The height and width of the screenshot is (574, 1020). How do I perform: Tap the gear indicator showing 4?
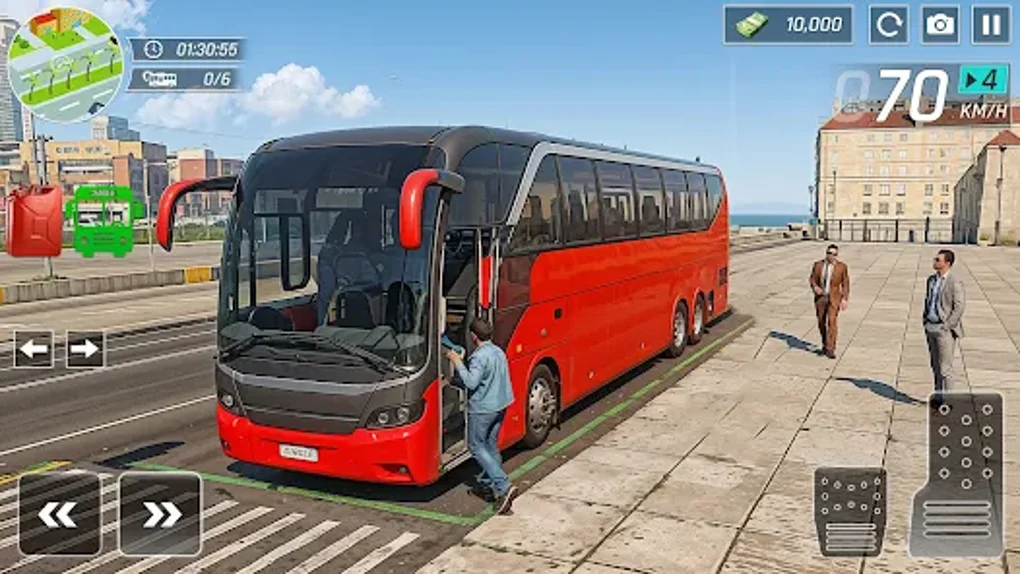pyautogui.click(x=983, y=79)
